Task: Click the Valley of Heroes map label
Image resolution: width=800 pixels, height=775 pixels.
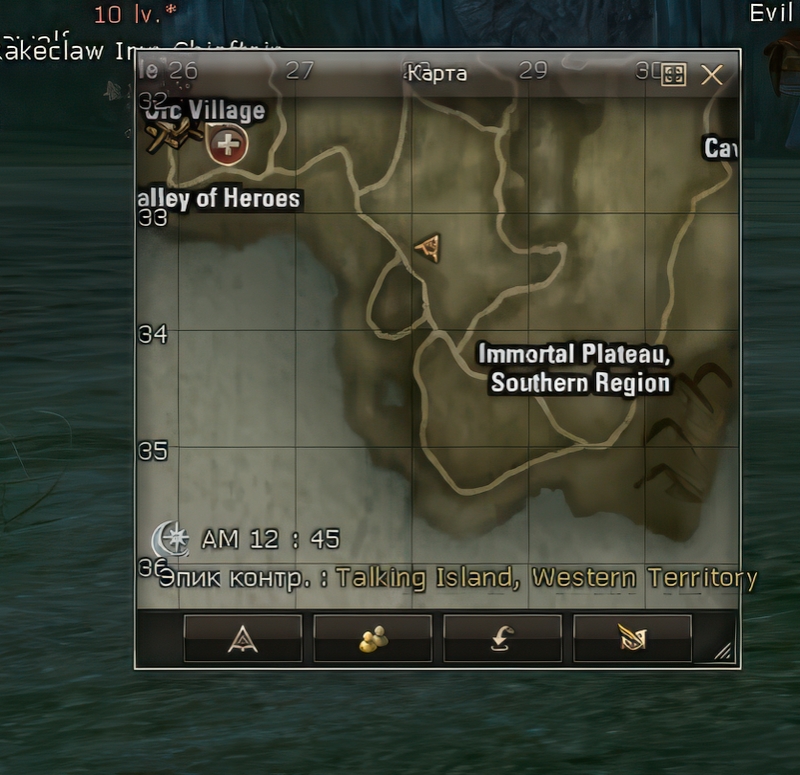Action: (220, 199)
